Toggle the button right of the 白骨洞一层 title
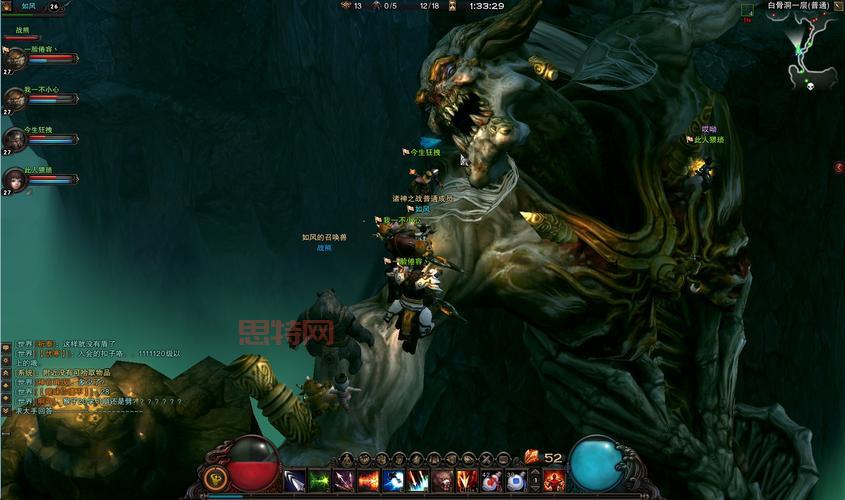Viewport: 845px width, 500px height. (x=838, y=6)
